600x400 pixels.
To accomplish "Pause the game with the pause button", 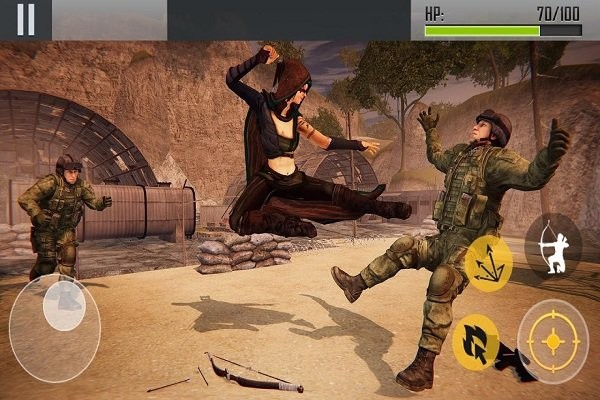I will pos(26,19).
